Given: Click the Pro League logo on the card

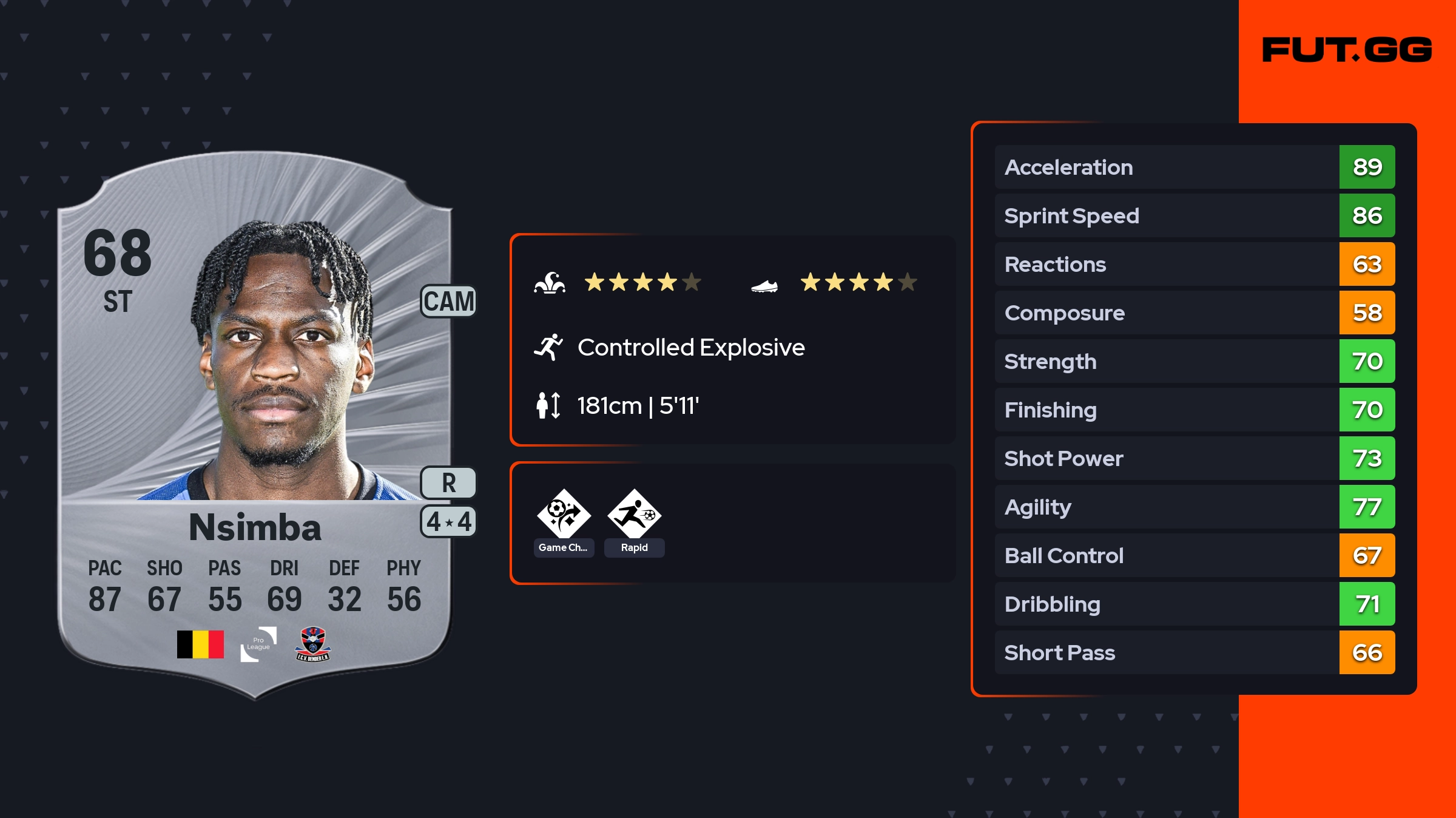Looking at the screenshot, I should [258, 644].
